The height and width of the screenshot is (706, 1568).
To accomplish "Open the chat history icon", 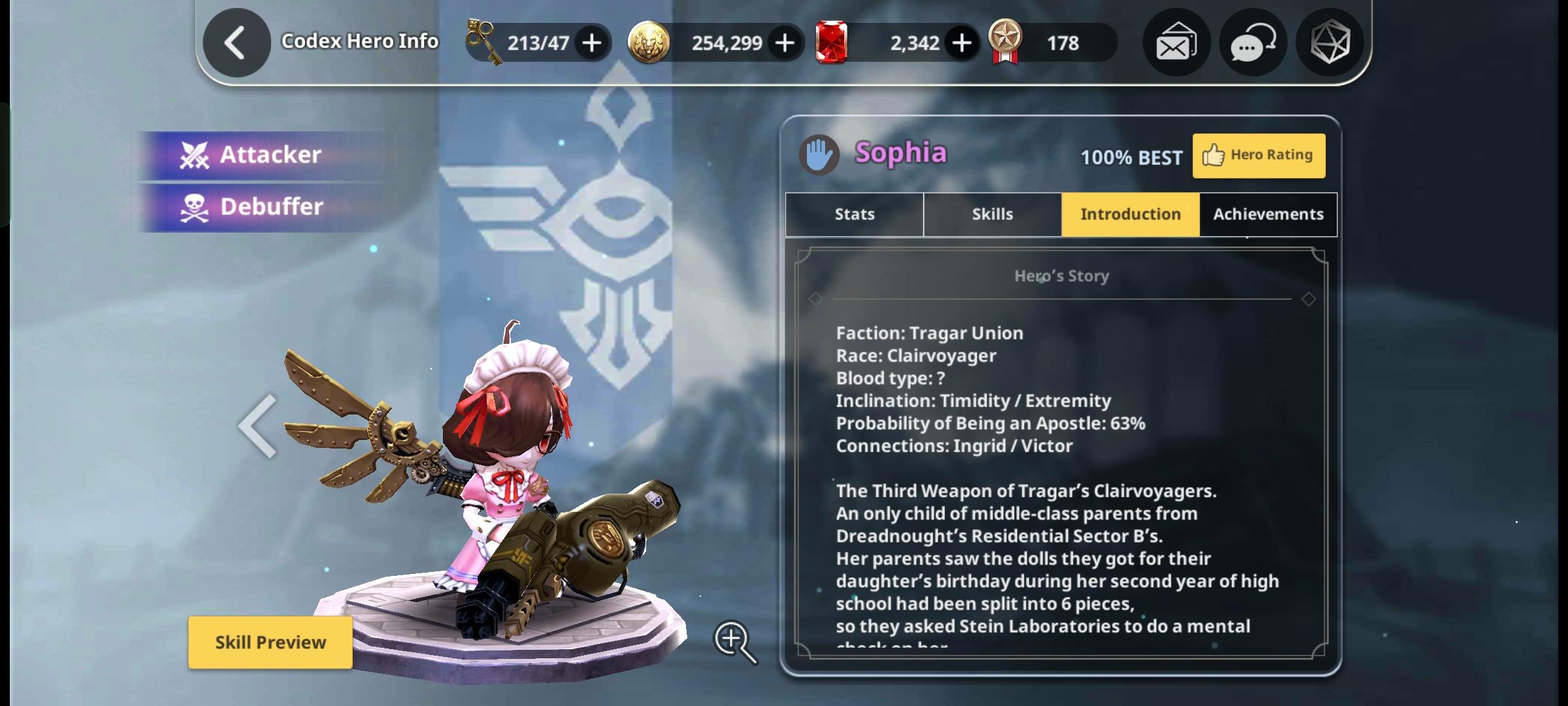I will point(1252,42).
